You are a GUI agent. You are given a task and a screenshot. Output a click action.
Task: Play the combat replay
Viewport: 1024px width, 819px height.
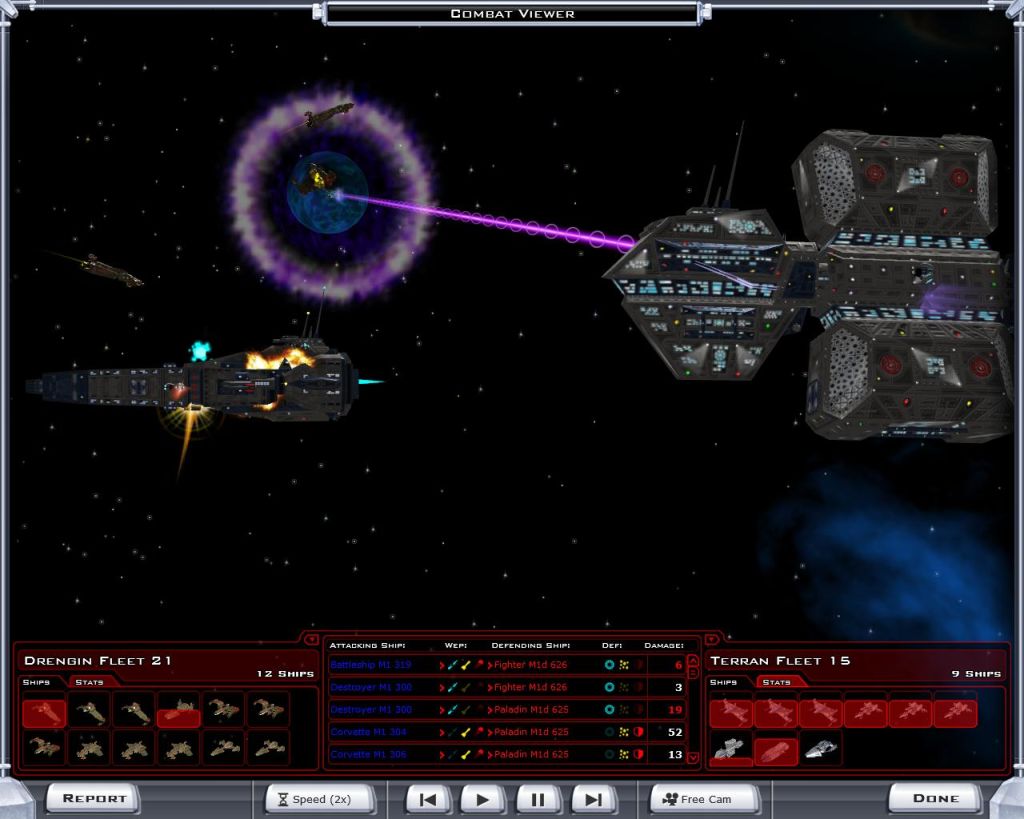483,799
